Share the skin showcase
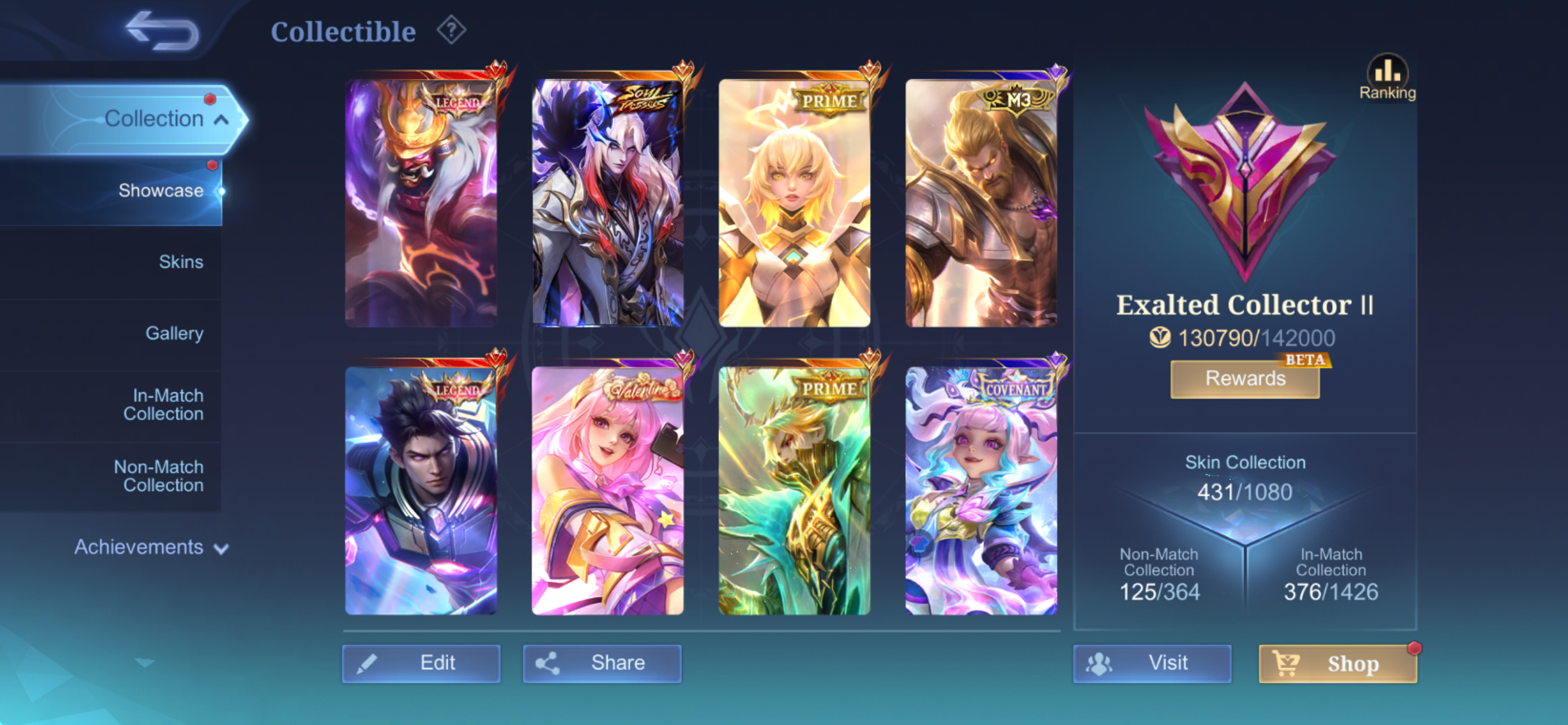 (602, 663)
